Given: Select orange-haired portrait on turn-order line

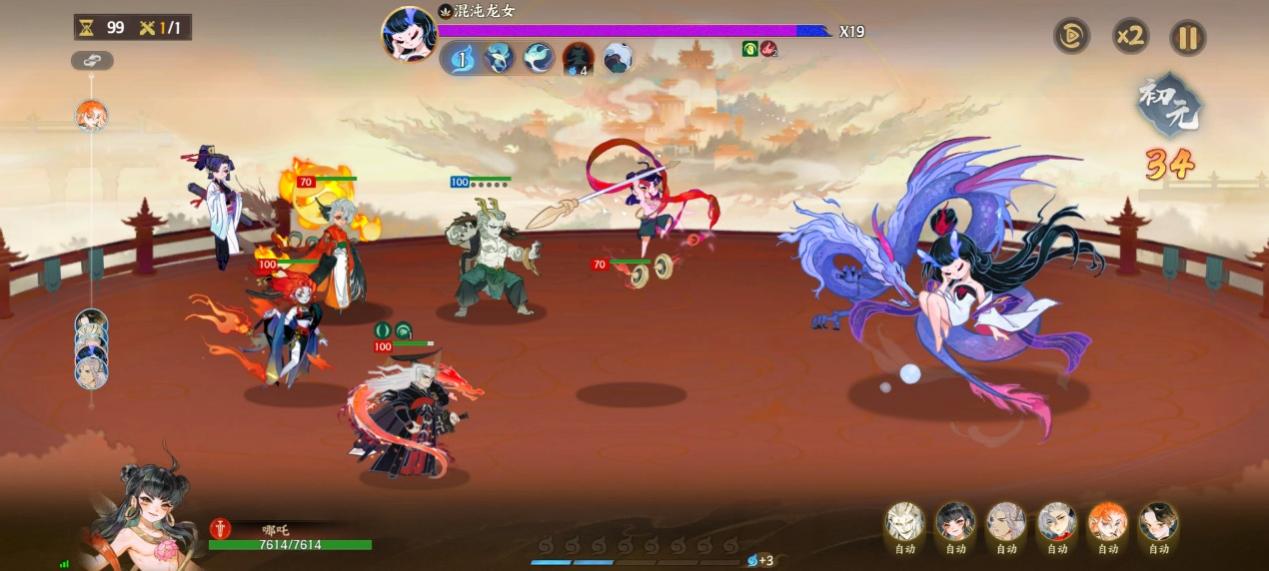Looking at the screenshot, I should click(92, 116).
